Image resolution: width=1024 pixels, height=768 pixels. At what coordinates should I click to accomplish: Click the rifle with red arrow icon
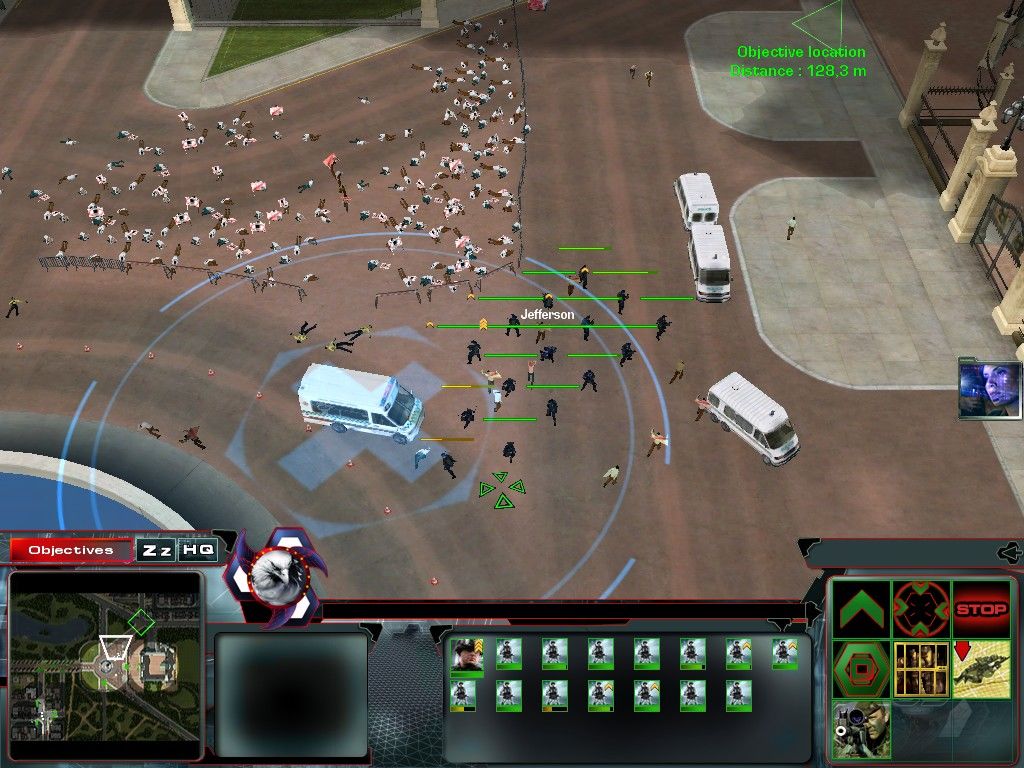pos(981,669)
